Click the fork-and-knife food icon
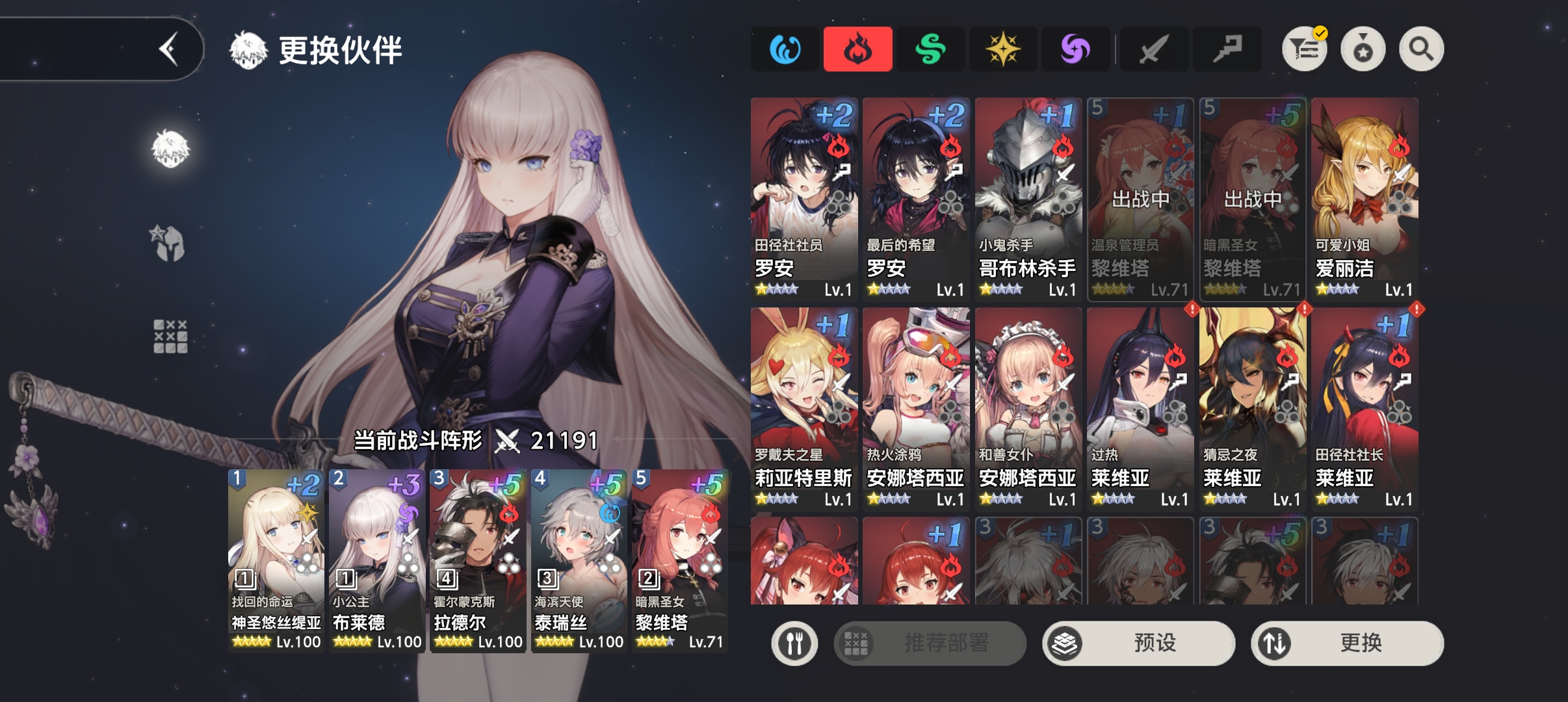This screenshot has width=1568, height=702. click(x=796, y=643)
